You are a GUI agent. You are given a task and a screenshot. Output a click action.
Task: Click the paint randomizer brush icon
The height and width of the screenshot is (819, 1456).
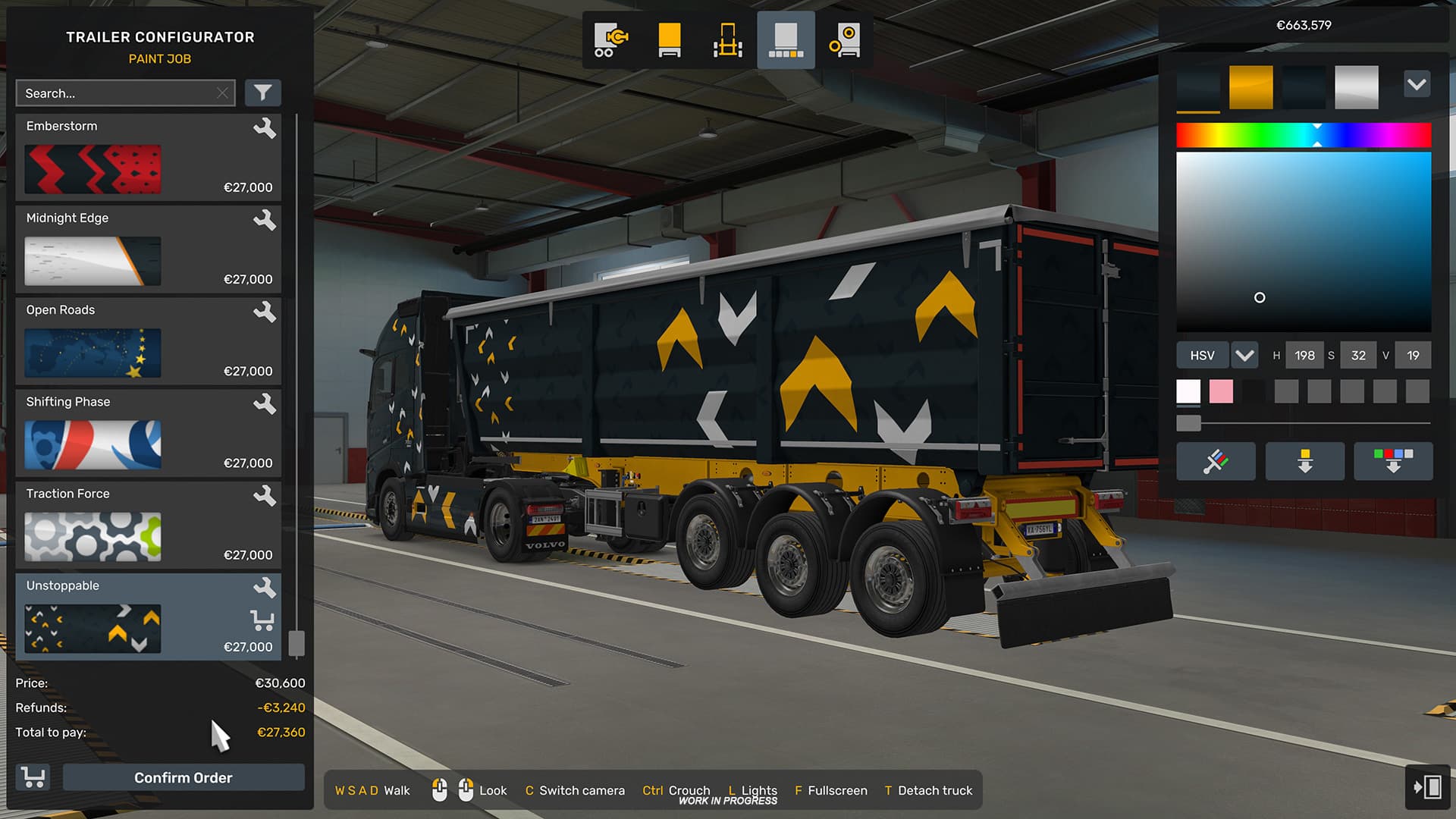(x=1215, y=461)
